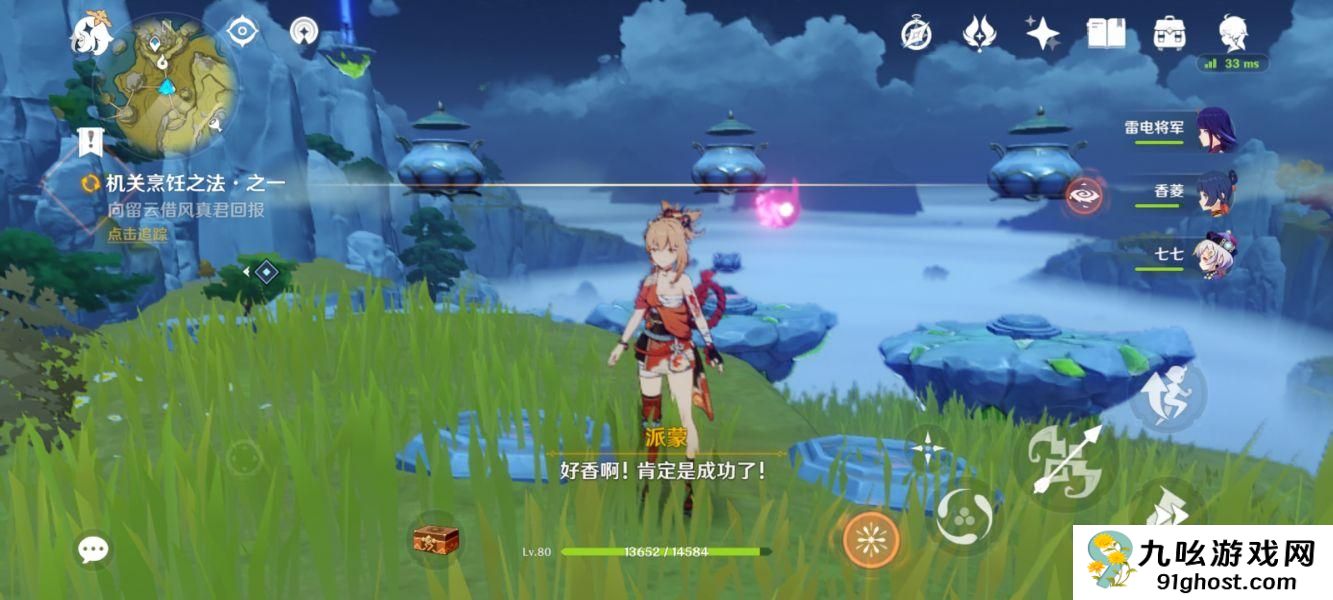Open the backpack inventory

point(1169,34)
